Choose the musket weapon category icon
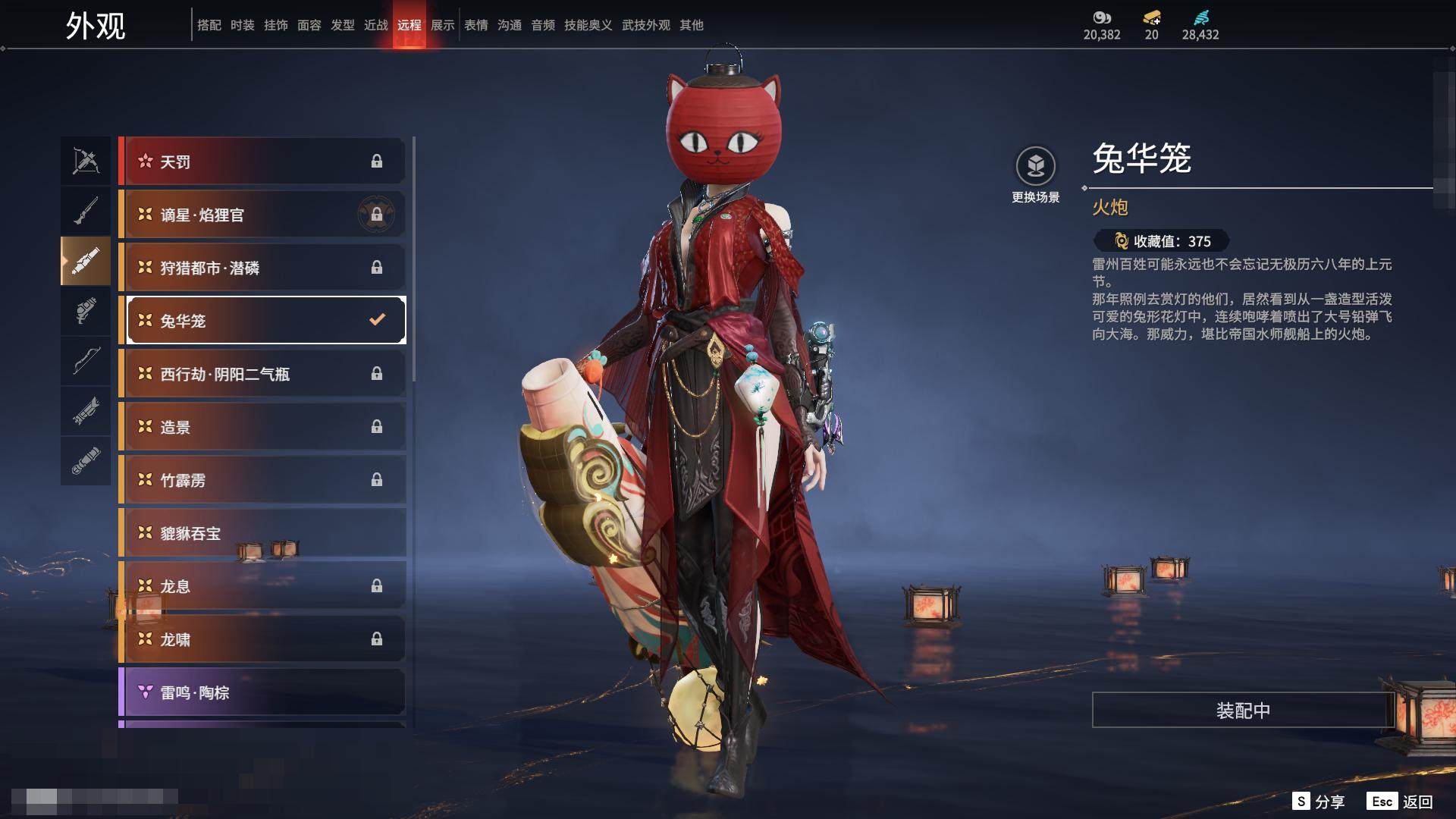This screenshot has width=1456, height=819. pos(86,211)
